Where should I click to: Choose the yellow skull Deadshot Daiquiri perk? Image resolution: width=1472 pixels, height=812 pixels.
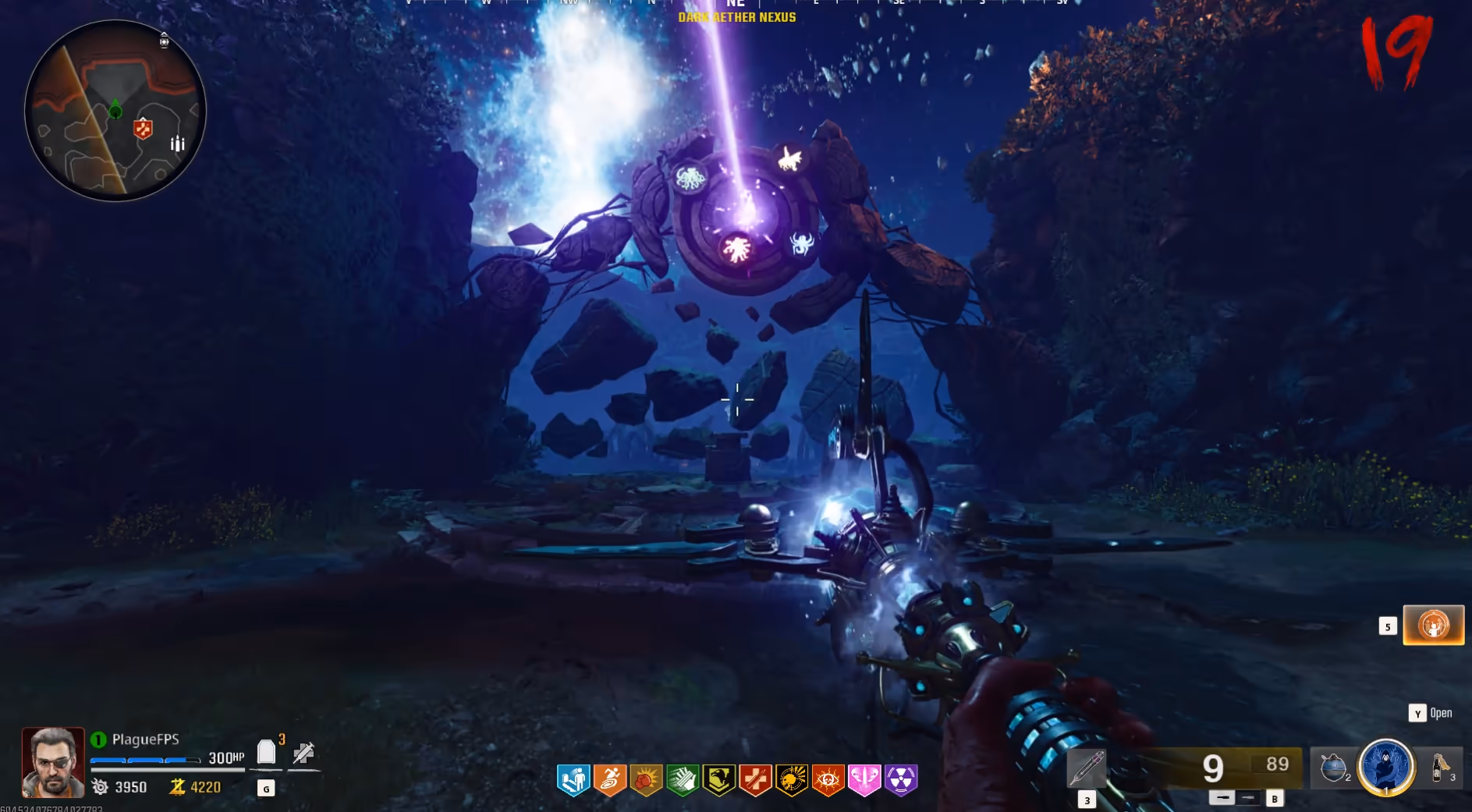pos(791,779)
